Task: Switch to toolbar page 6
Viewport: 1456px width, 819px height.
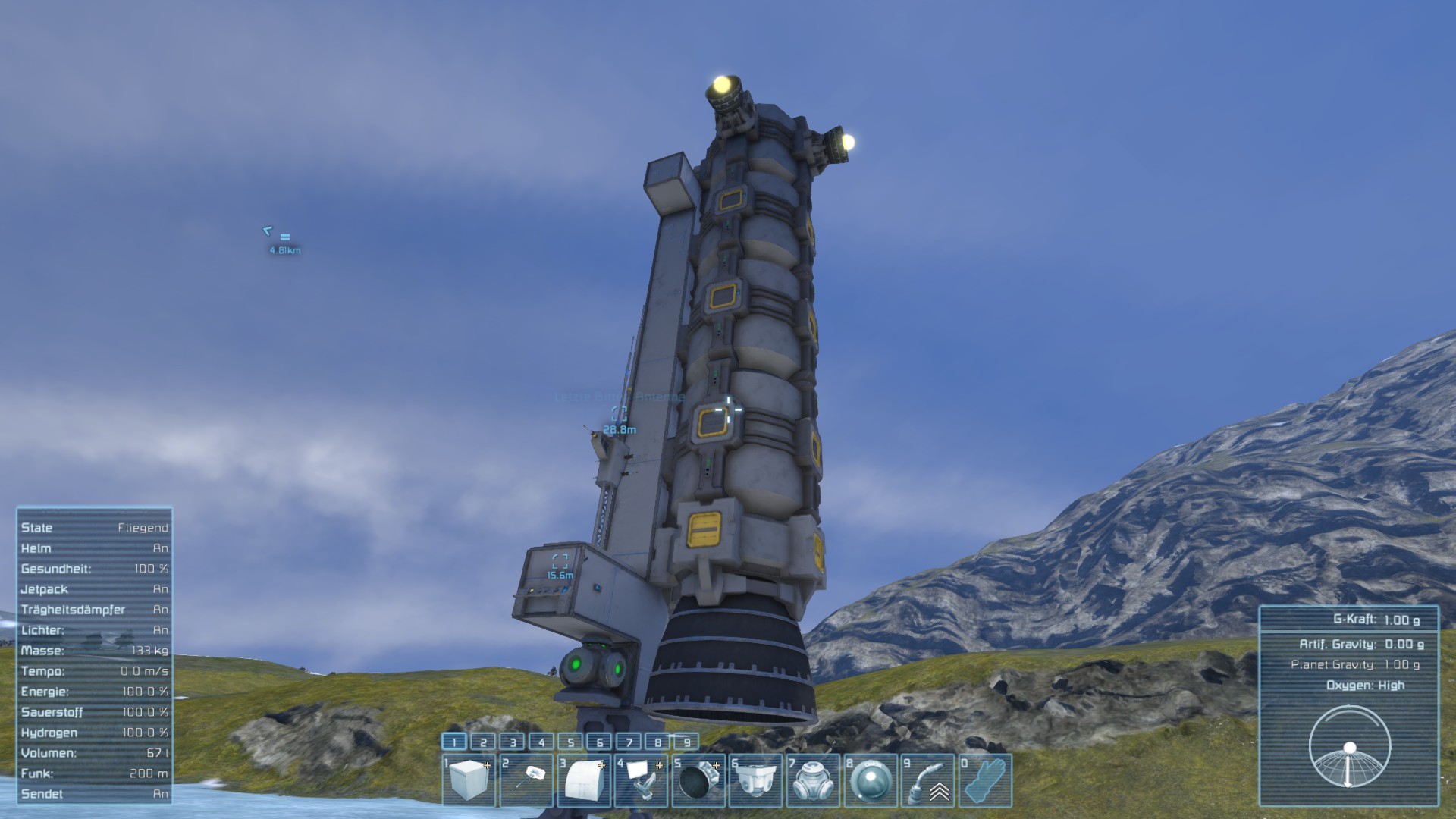Action: pyautogui.click(x=600, y=742)
